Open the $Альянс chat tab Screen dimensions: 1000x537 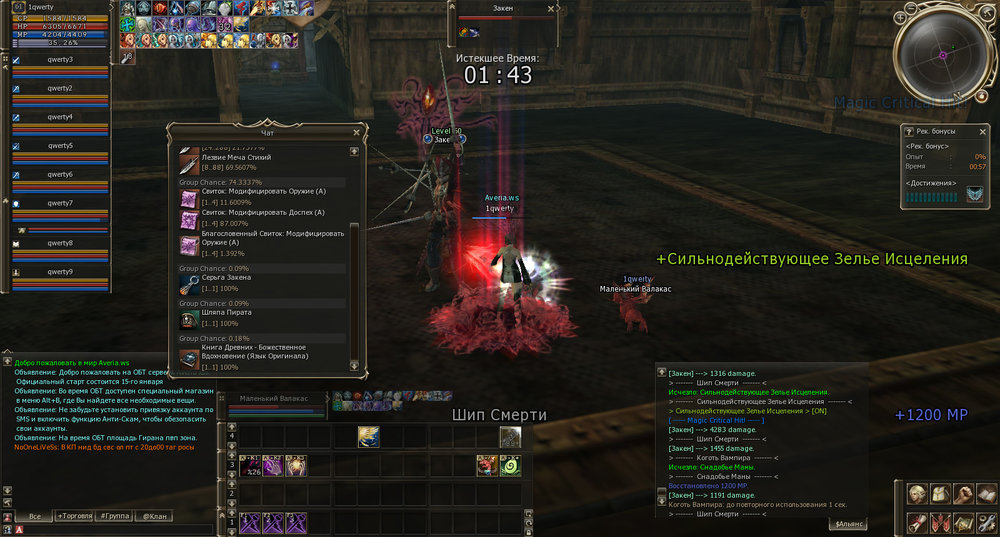[x=848, y=523]
